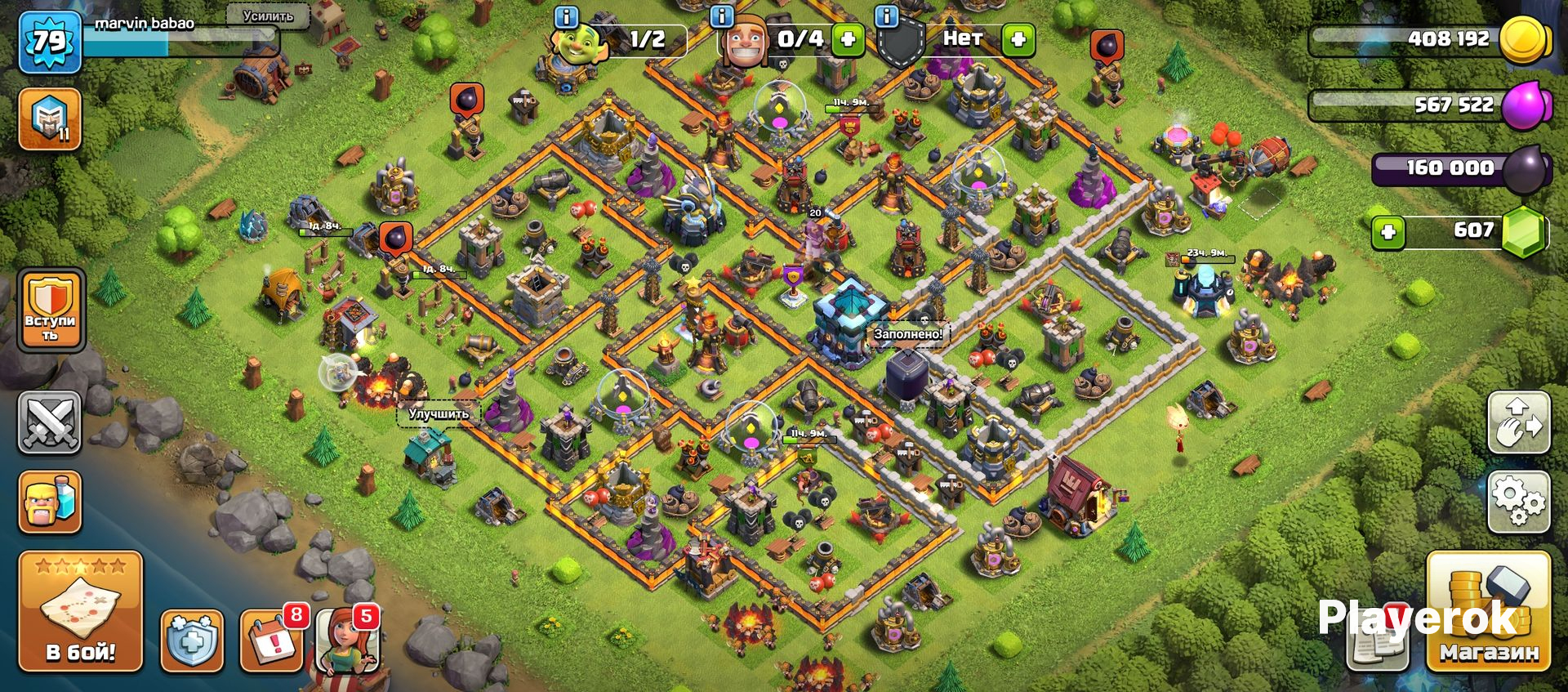The image size is (1568, 692).
Task: Open the shield protection button
Action: (x=191, y=641)
